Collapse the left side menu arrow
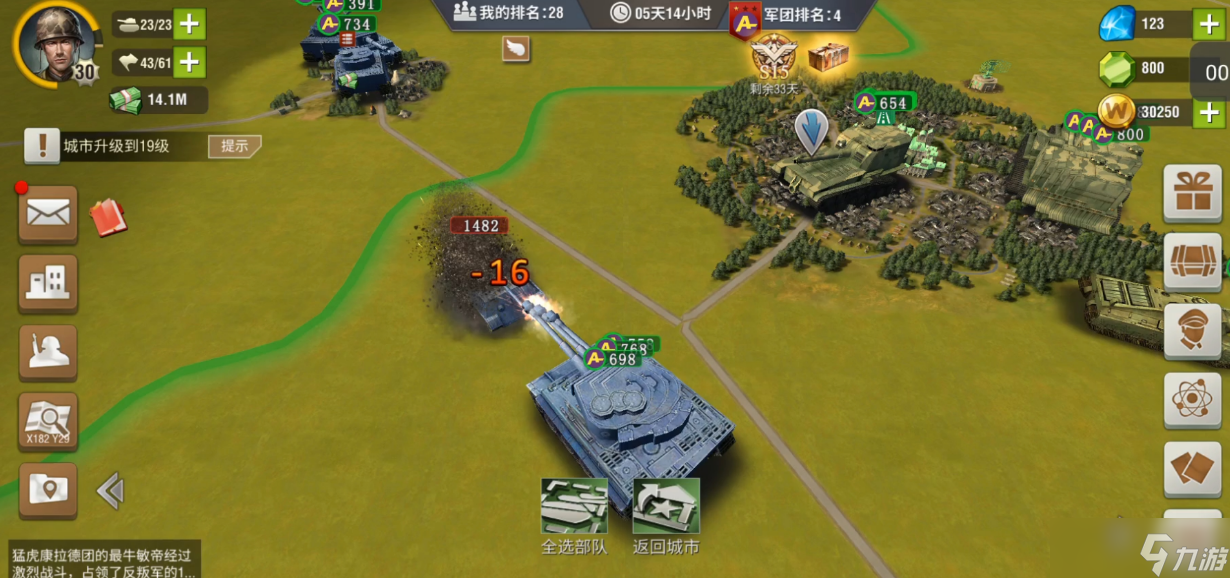Screen dimensions: 1230x578 pos(110,491)
